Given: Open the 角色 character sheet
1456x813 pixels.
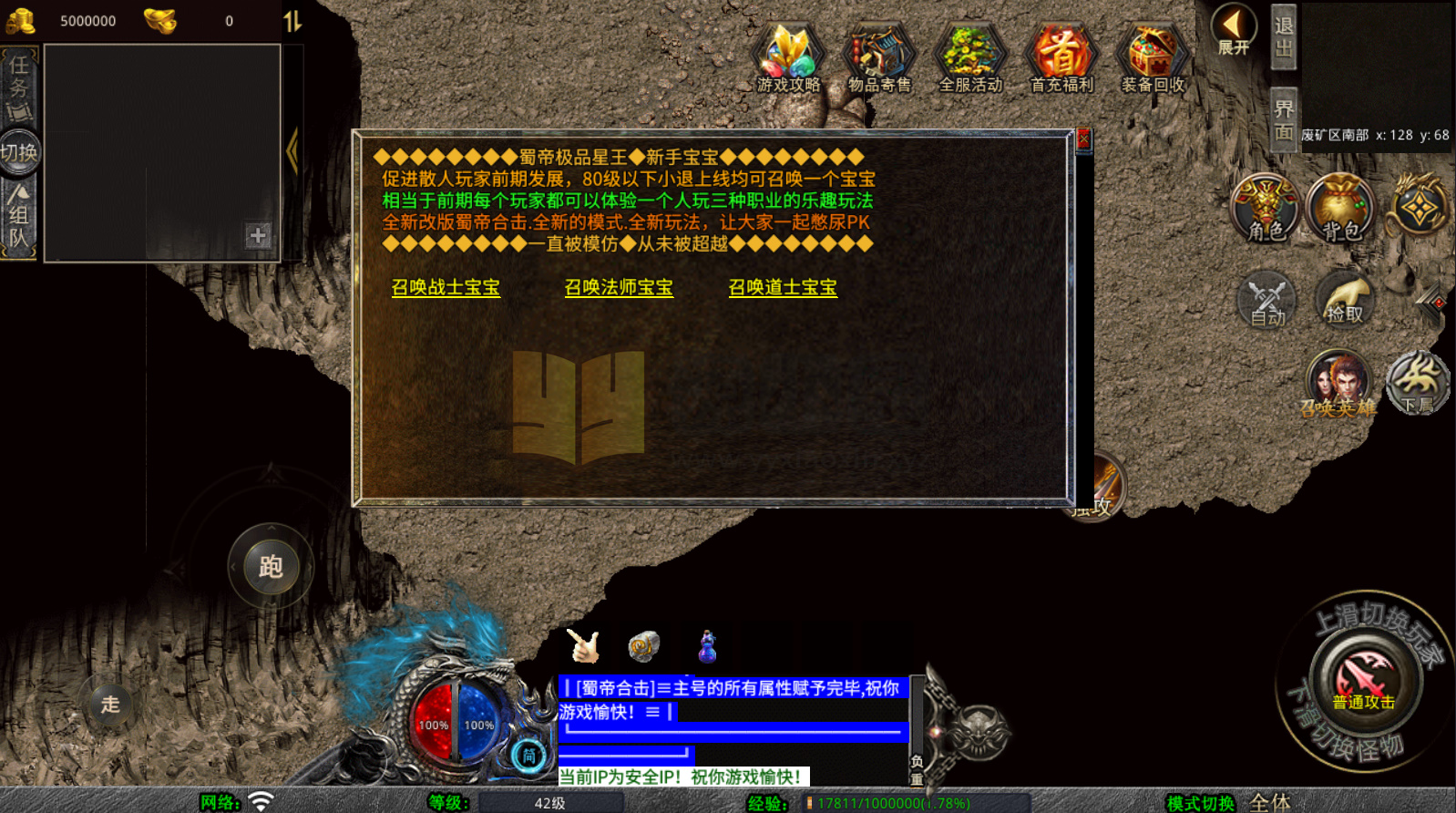Looking at the screenshot, I should coord(1266,208).
